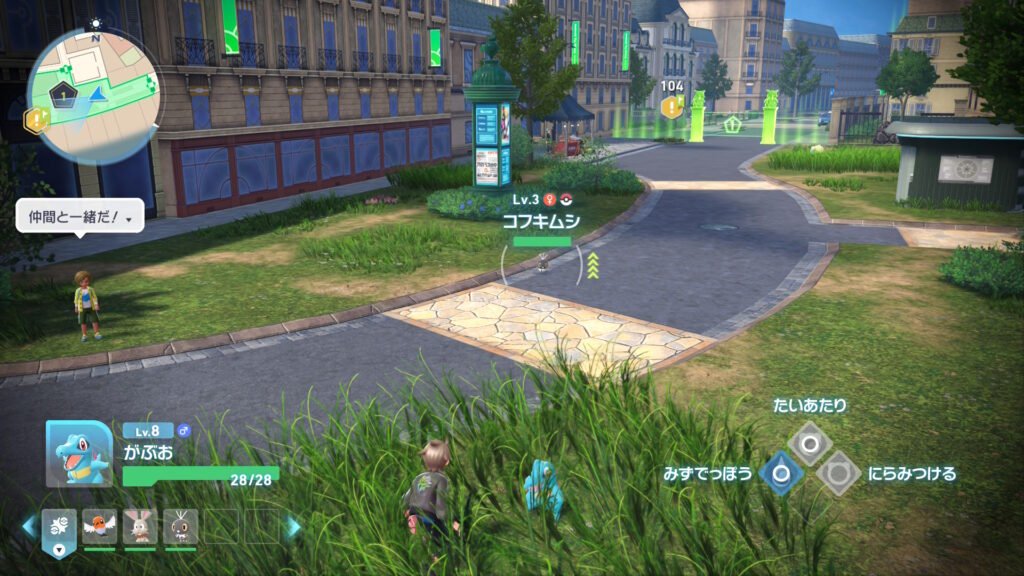This screenshot has height=576, width=1024.
Task: Choose the Fletchling party slot
Action: click(x=99, y=526)
